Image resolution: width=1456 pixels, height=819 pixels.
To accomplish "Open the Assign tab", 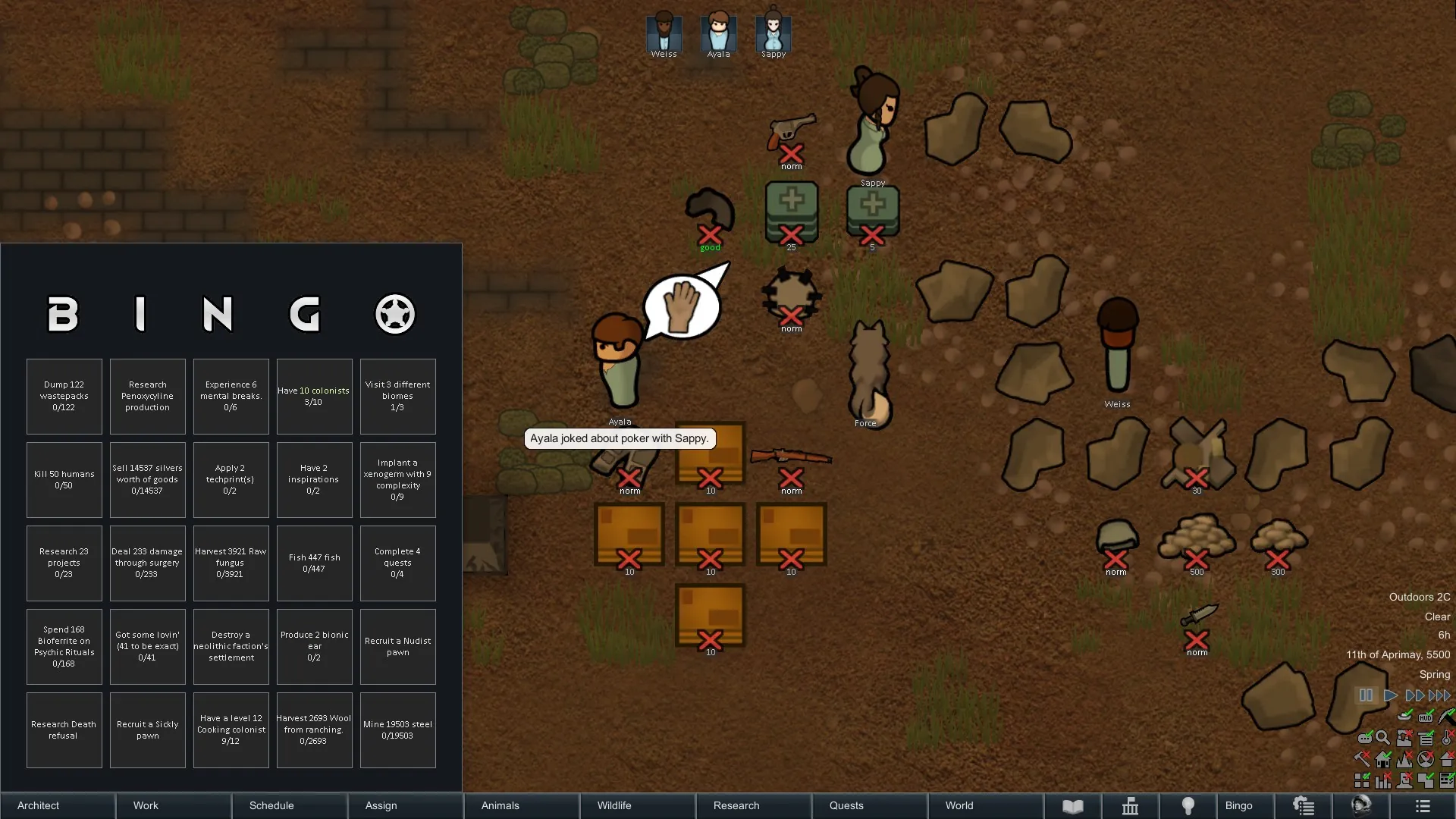I will pos(406,805).
